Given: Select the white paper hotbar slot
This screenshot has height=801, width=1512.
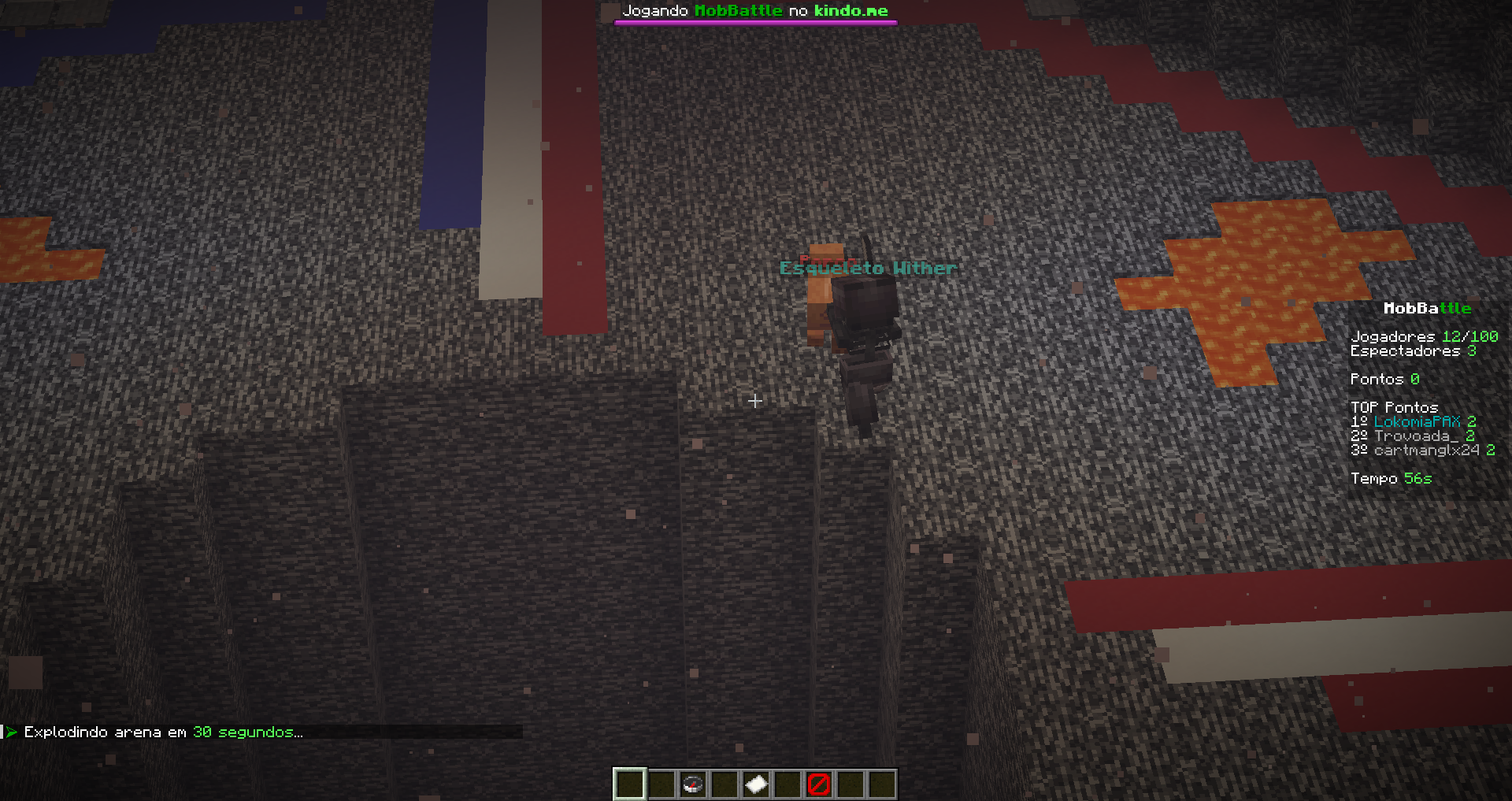Looking at the screenshot, I should 755,784.
